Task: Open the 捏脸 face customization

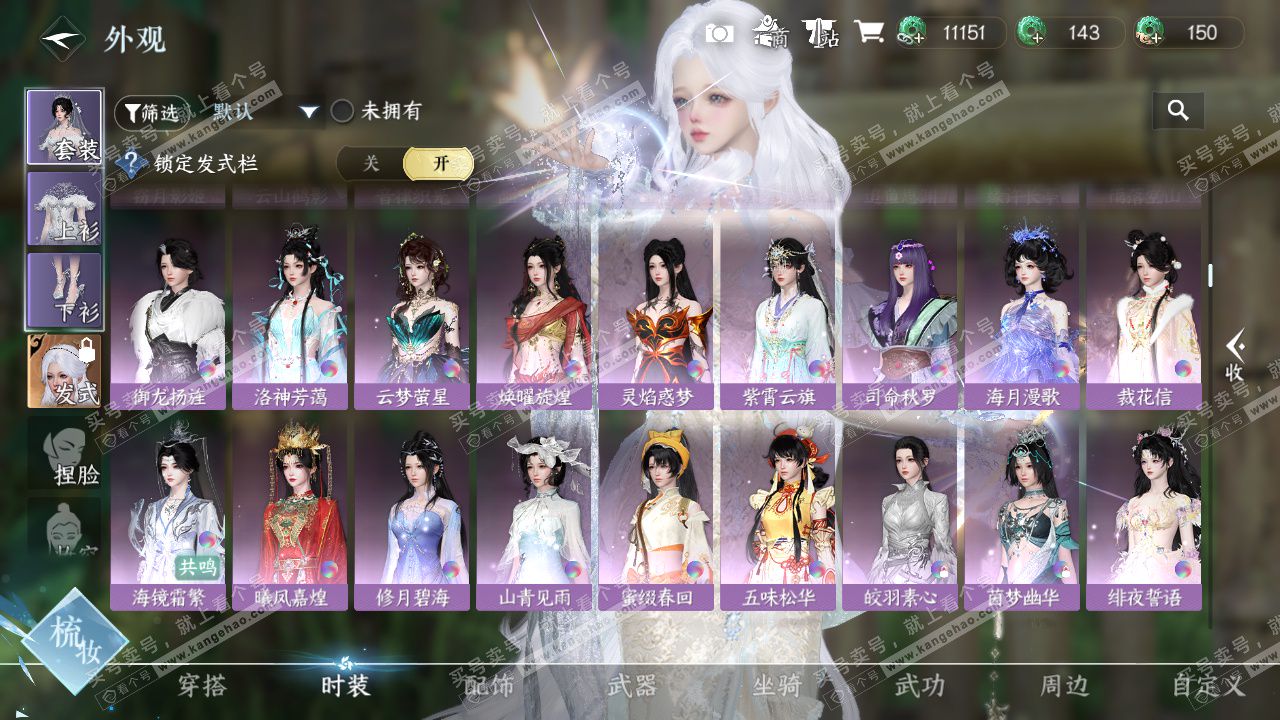Action: (66, 456)
